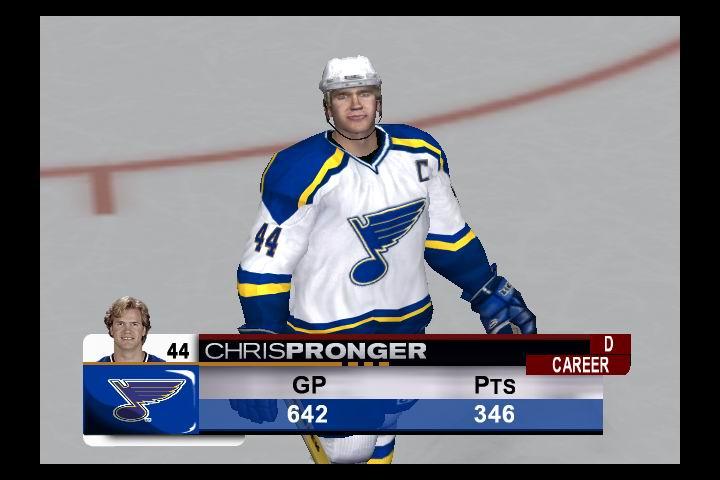
Task: Click Chris Pronger's player portrait
Action: 127,329
